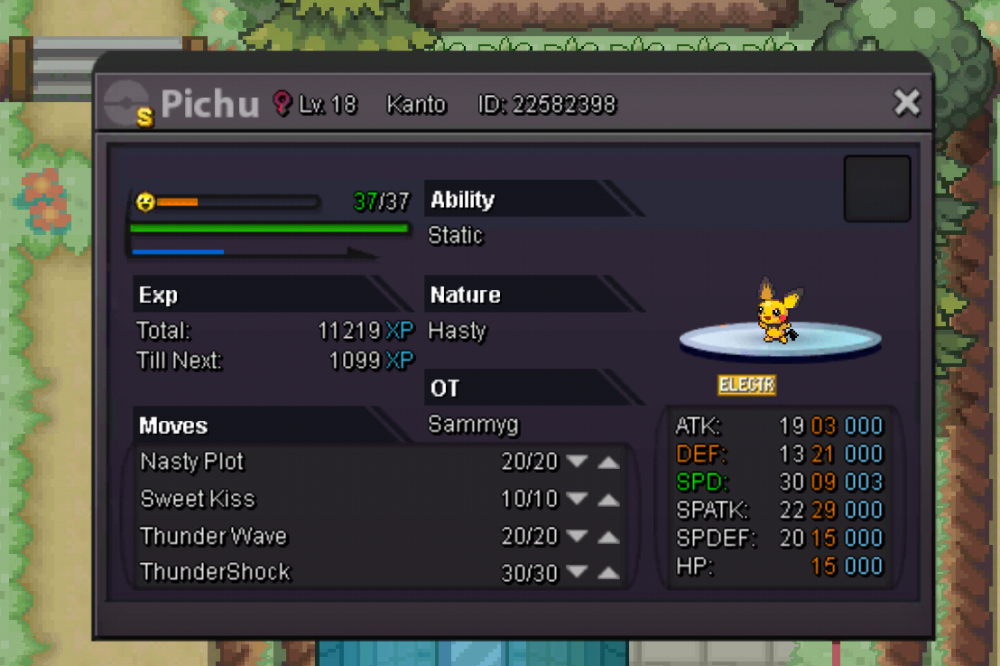Move Thunder Wave up in move list

(608, 537)
